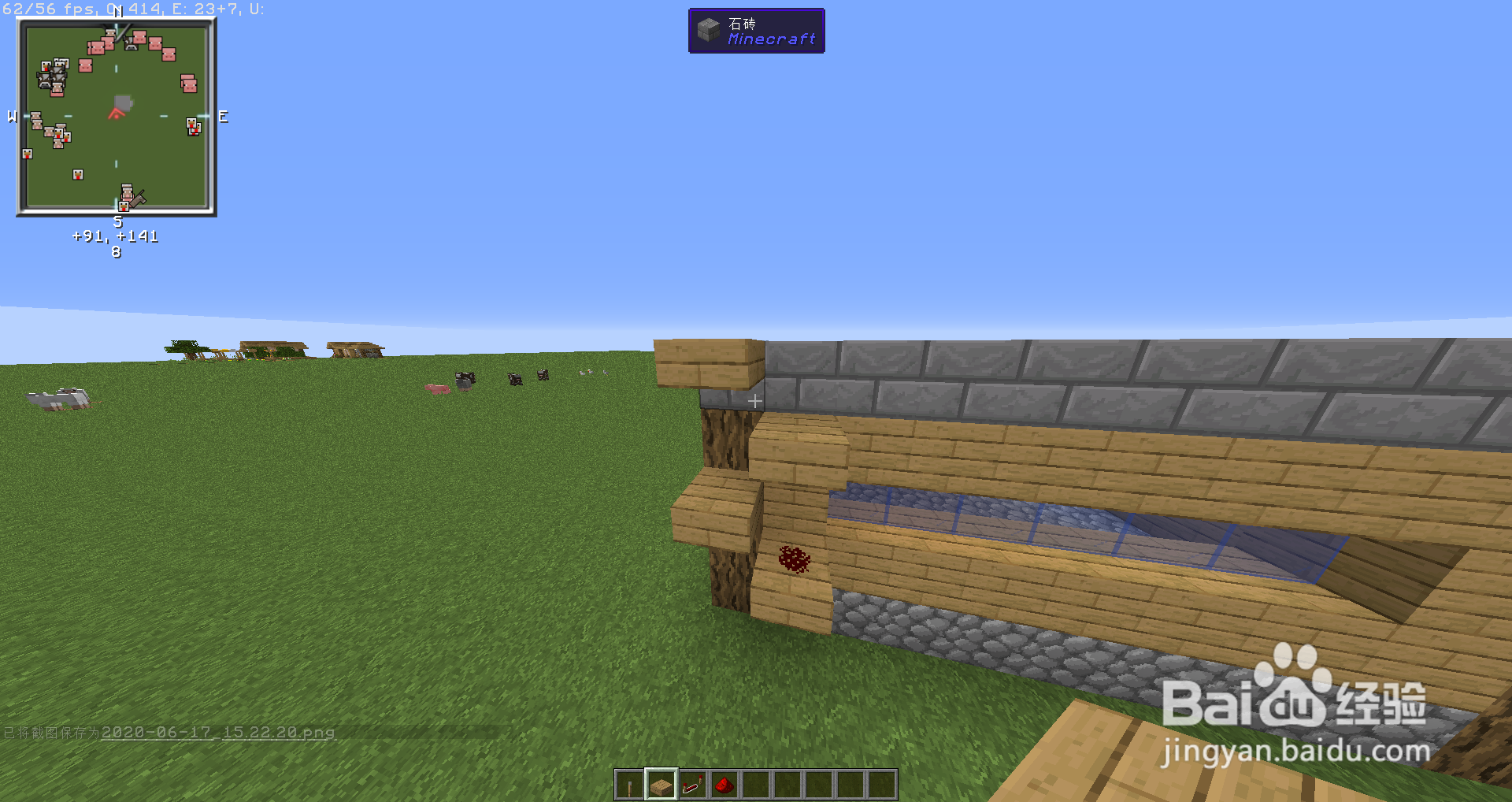The width and height of the screenshot is (1512, 802).
Task: Click the coordinates text '+91, +141' under the minimap
Action: [x=115, y=236]
